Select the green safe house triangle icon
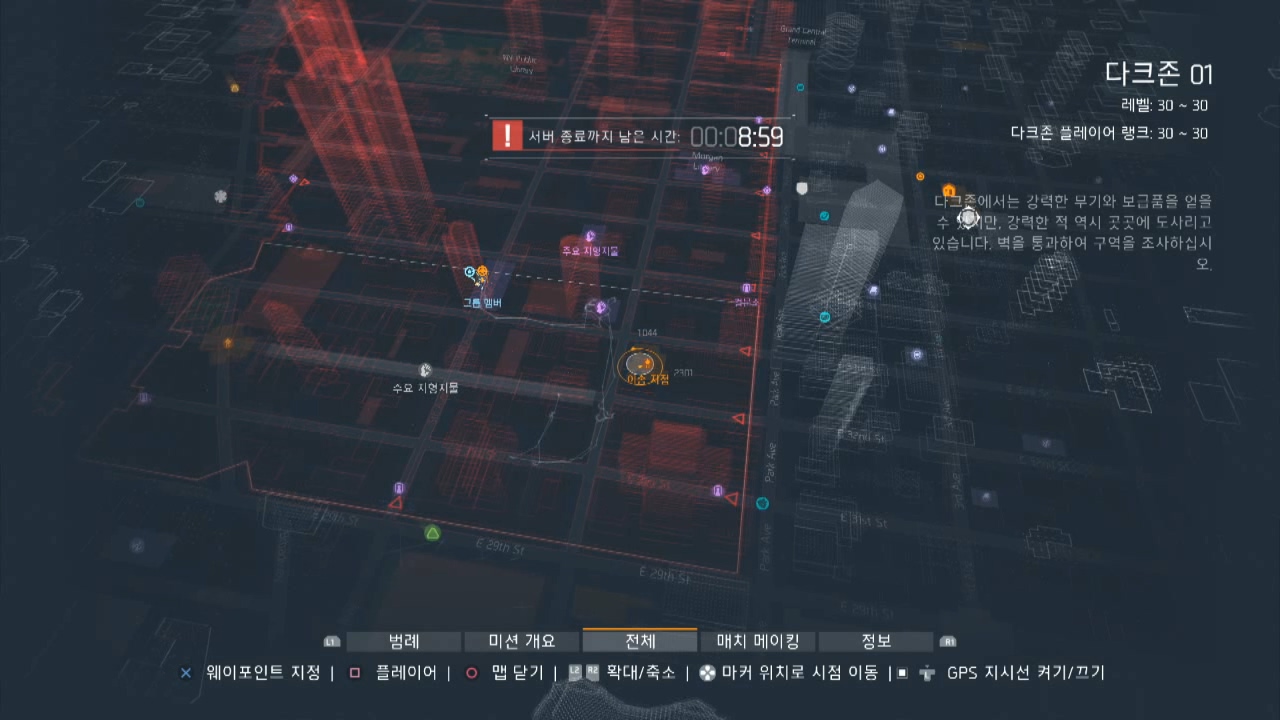This screenshot has height=720, width=1280. point(431,533)
